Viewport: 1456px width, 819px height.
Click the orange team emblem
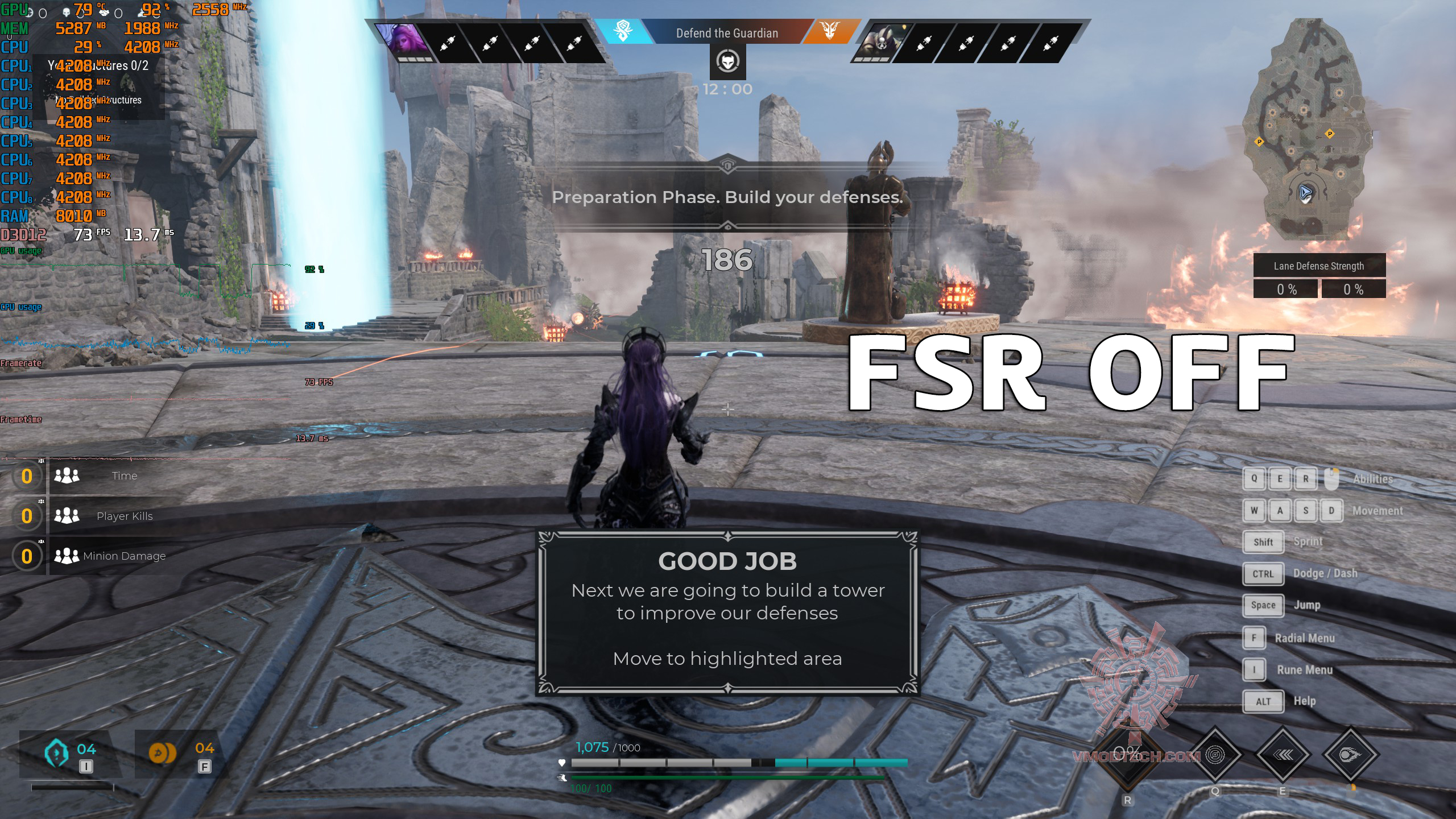830,31
